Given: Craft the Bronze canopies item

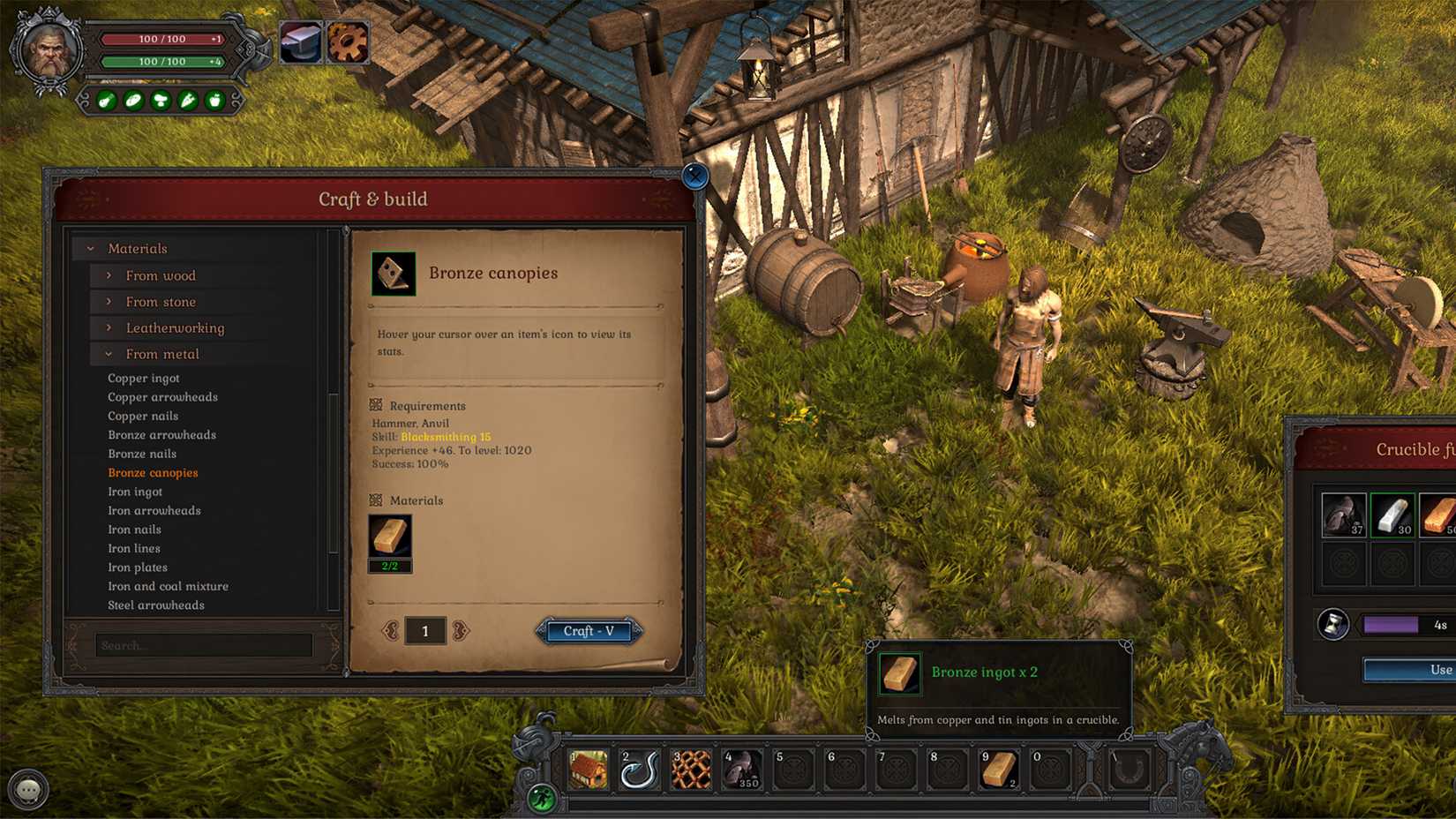Looking at the screenshot, I should click(x=589, y=631).
